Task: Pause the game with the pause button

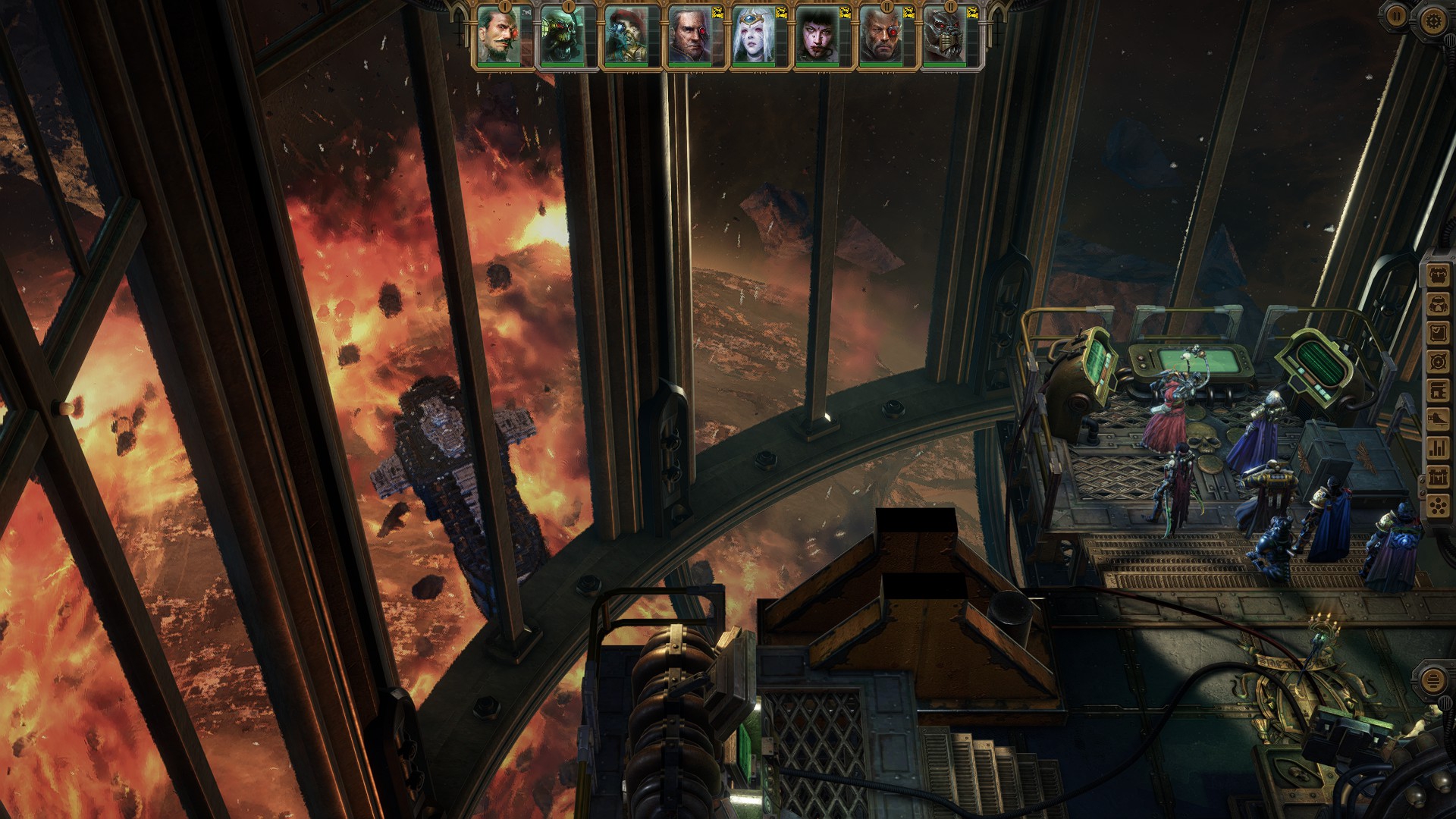Action: (x=1397, y=15)
